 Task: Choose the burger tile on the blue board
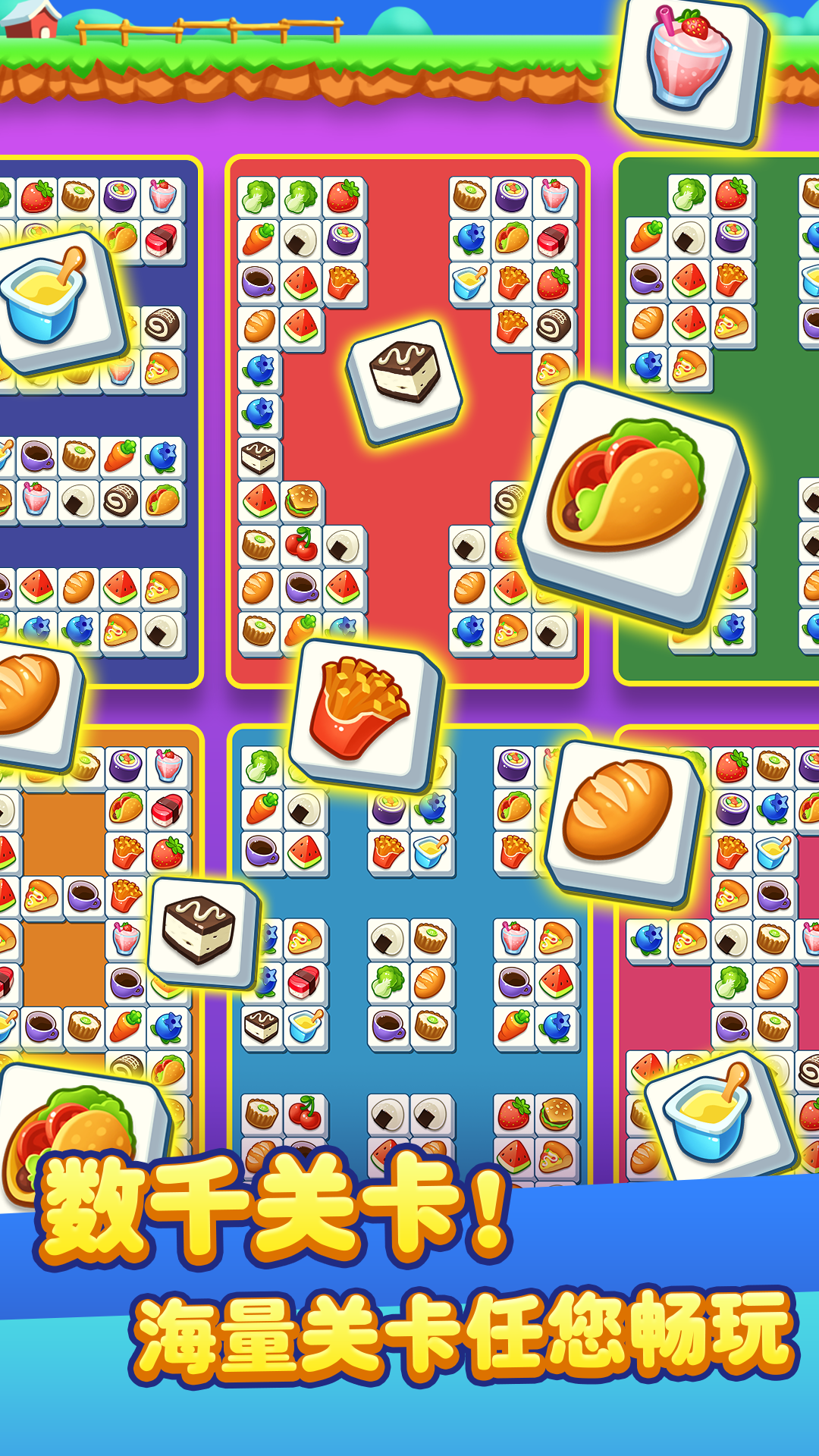point(557,1113)
